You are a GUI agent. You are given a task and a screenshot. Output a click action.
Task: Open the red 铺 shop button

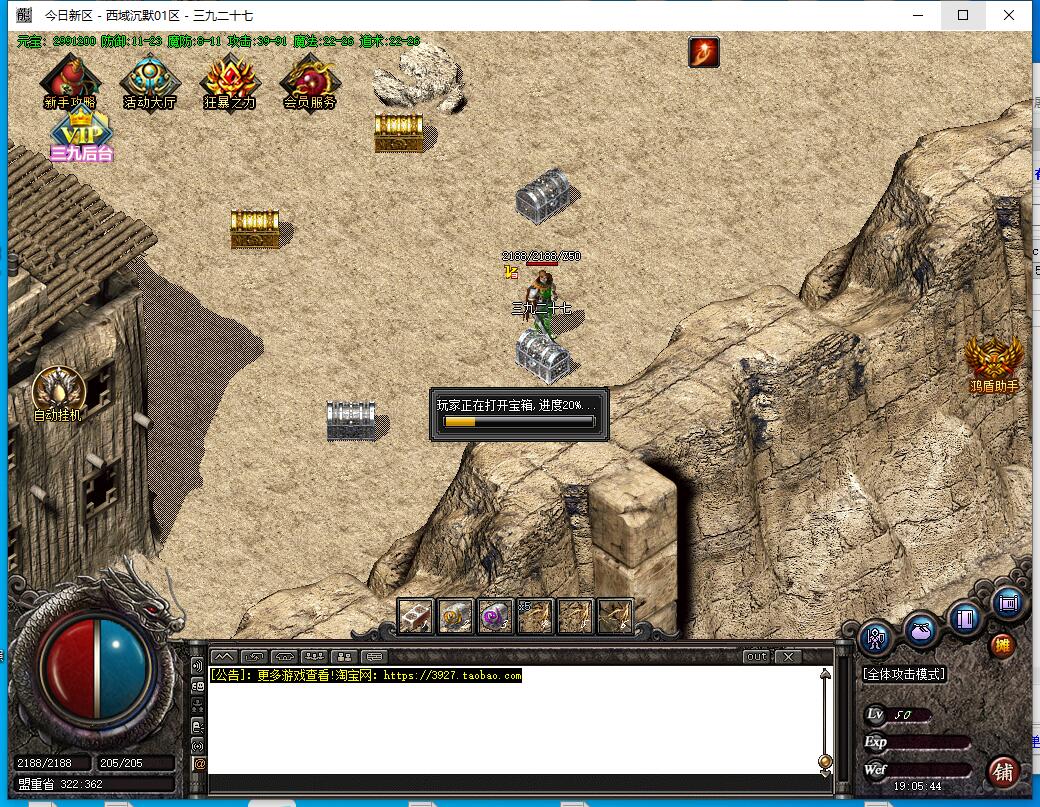coord(1003,771)
